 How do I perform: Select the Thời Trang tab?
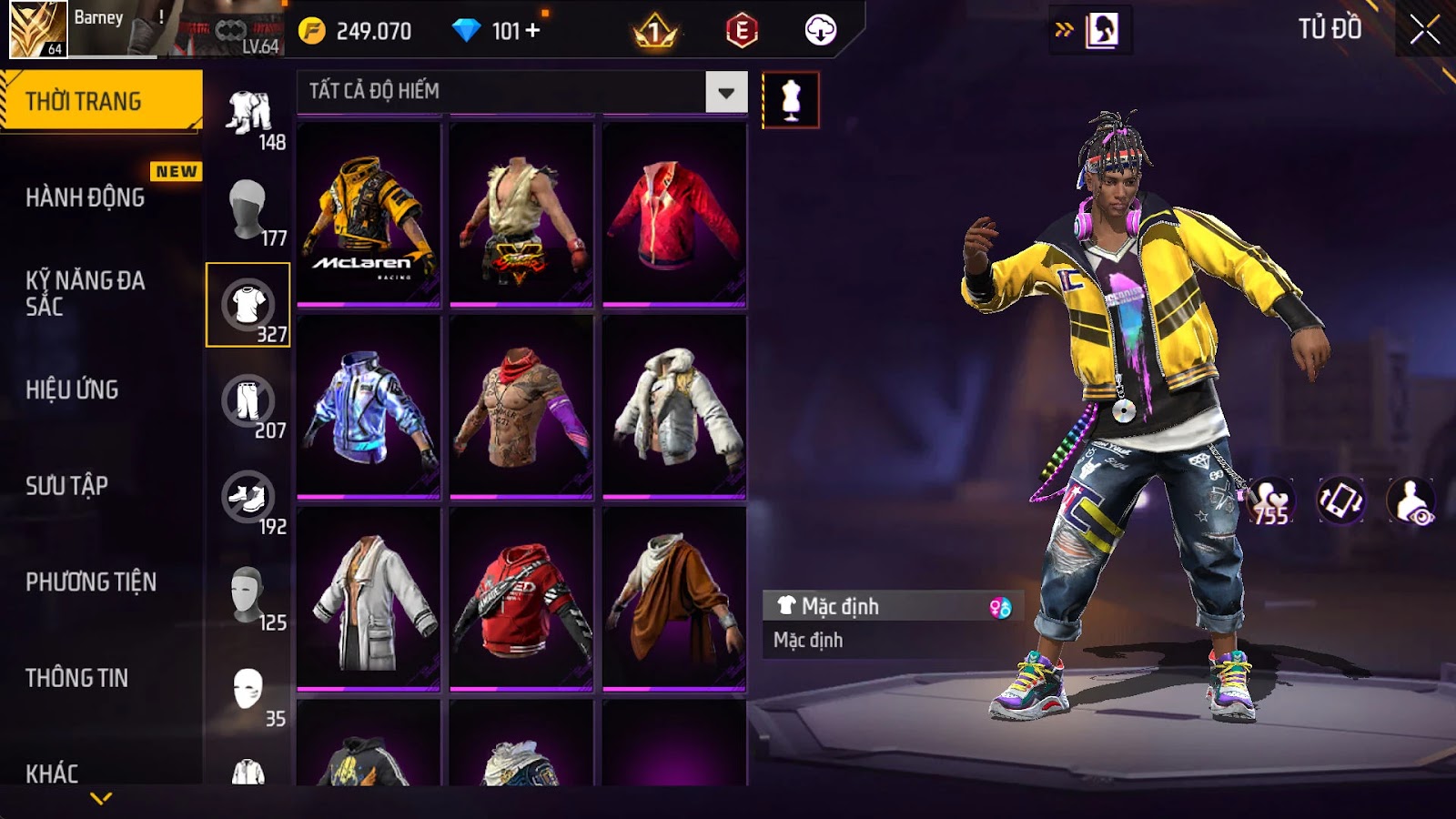100,101
